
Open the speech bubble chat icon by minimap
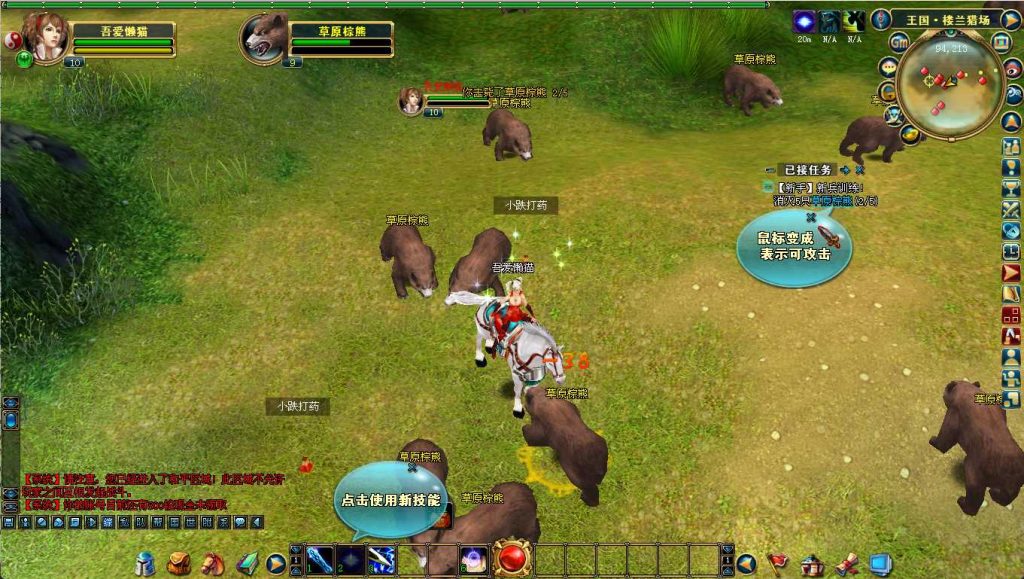coord(887,67)
